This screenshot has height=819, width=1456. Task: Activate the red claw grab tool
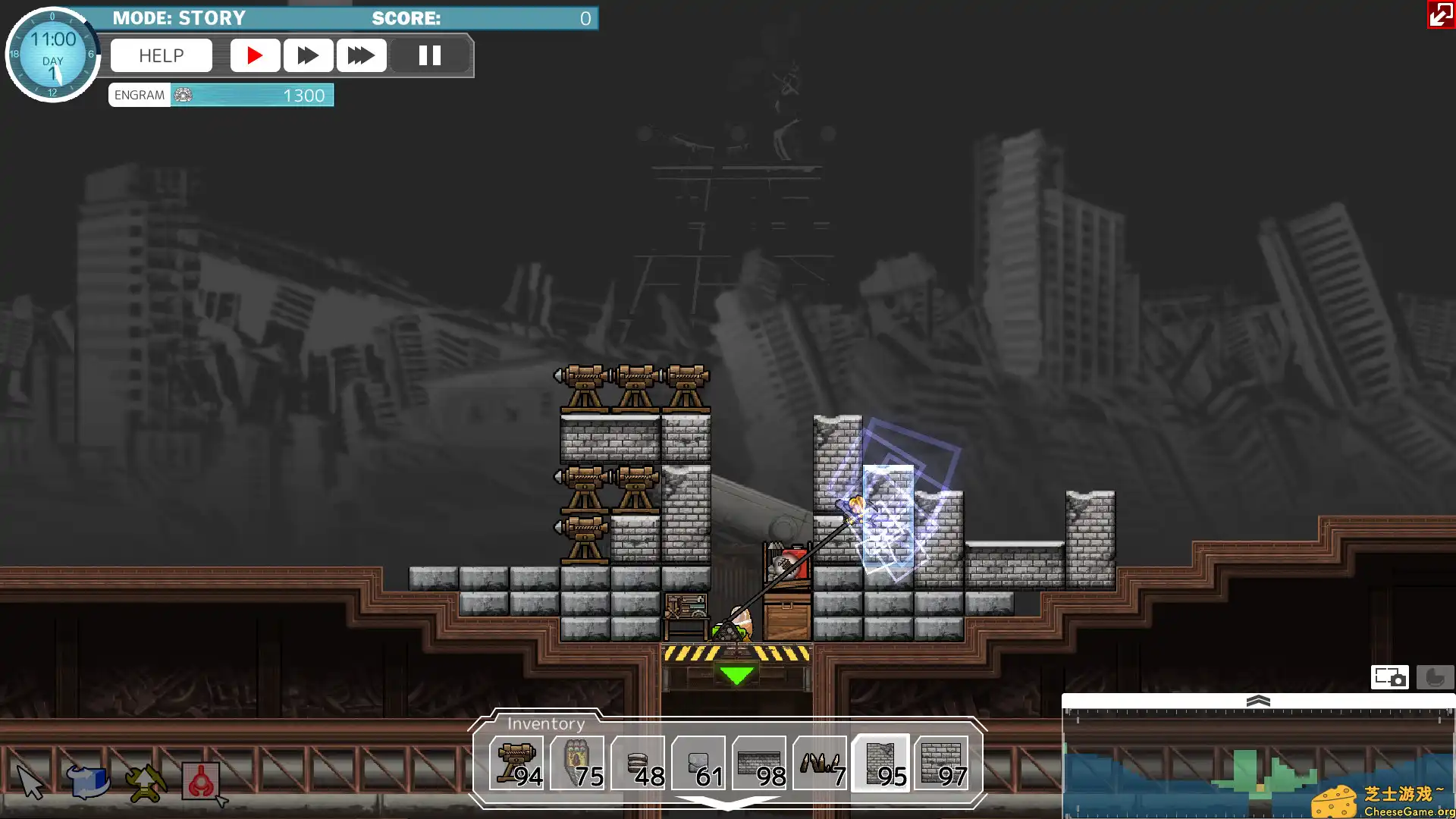click(x=201, y=783)
